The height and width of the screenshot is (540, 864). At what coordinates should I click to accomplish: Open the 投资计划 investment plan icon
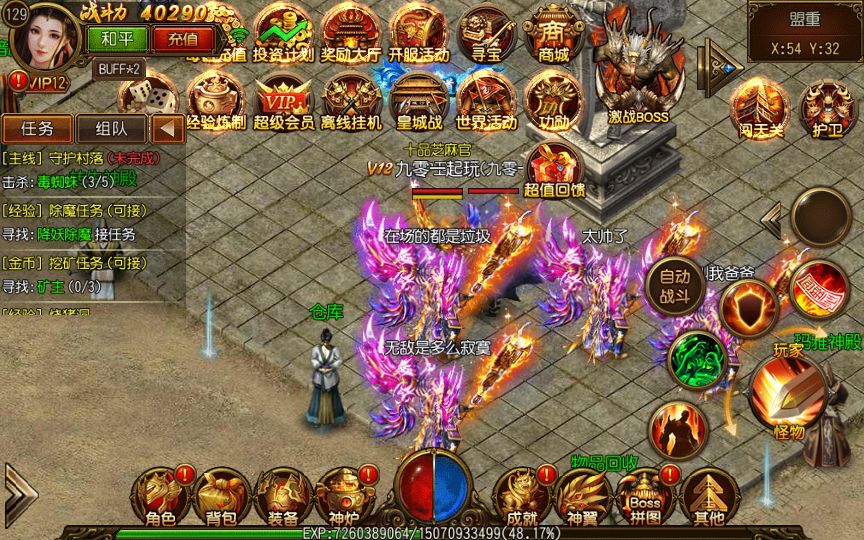coord(281,33)
